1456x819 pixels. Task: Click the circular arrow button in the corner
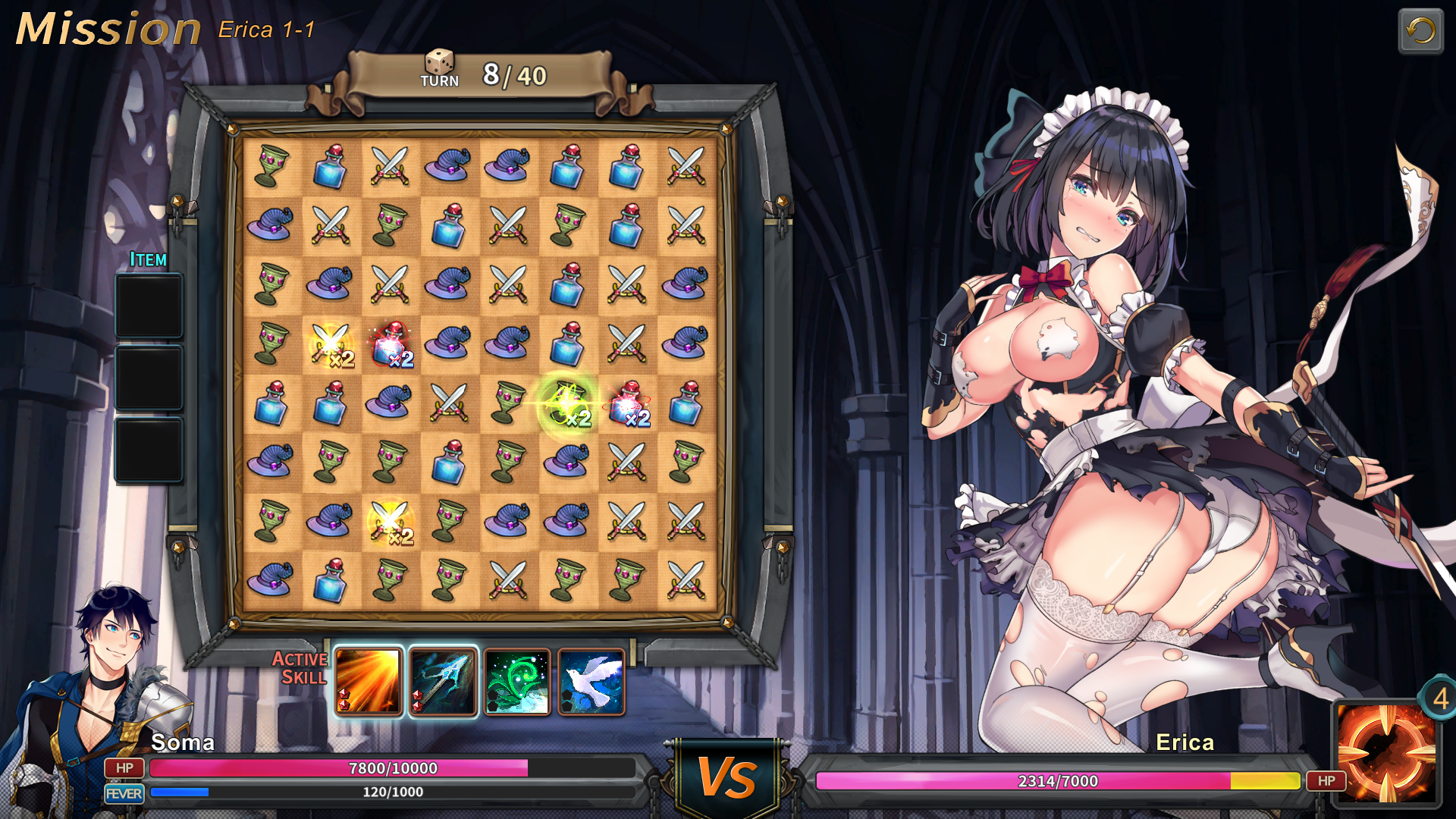tap(1420, 31)
